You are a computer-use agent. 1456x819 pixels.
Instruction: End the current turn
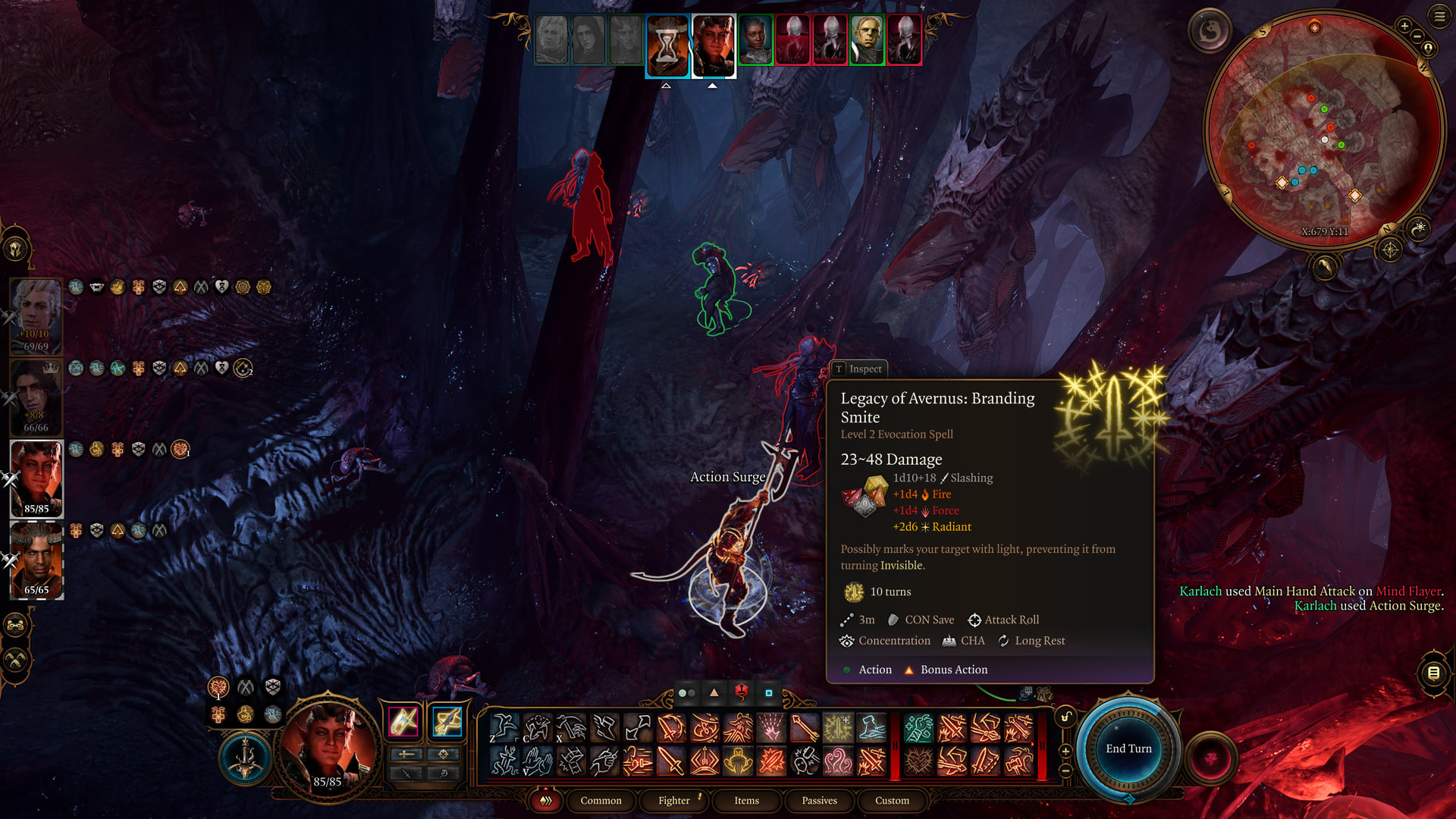pyautogui.click(x=1128, y=748)
